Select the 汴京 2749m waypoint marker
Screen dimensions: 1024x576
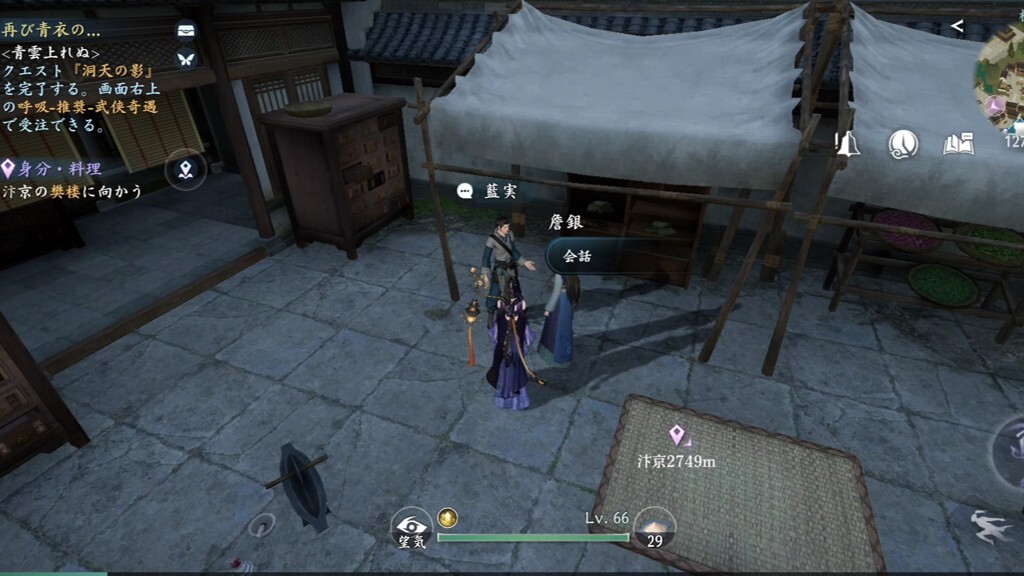click(678, 436)
